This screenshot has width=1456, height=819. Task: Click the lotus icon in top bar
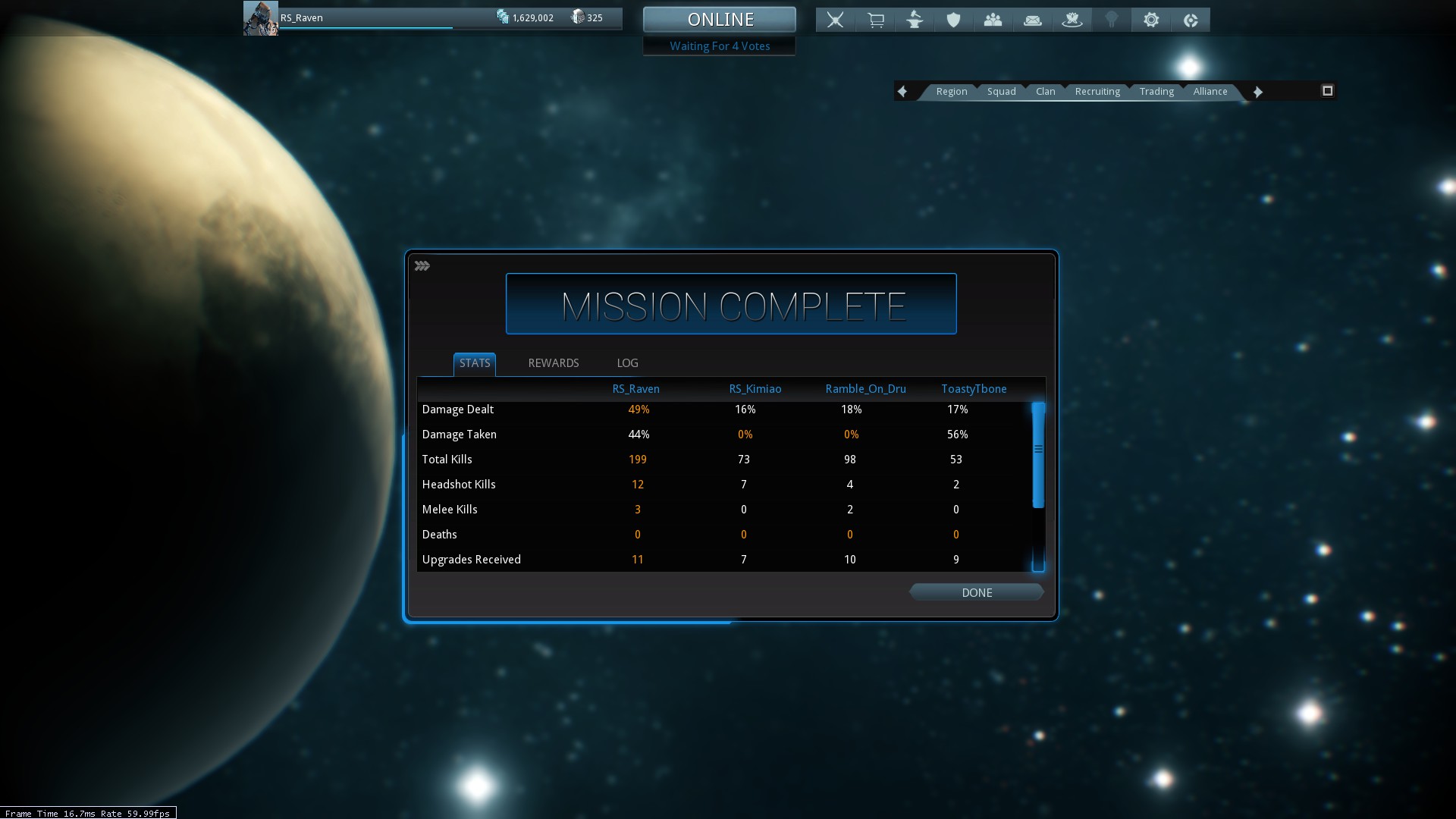point(1072,20)
